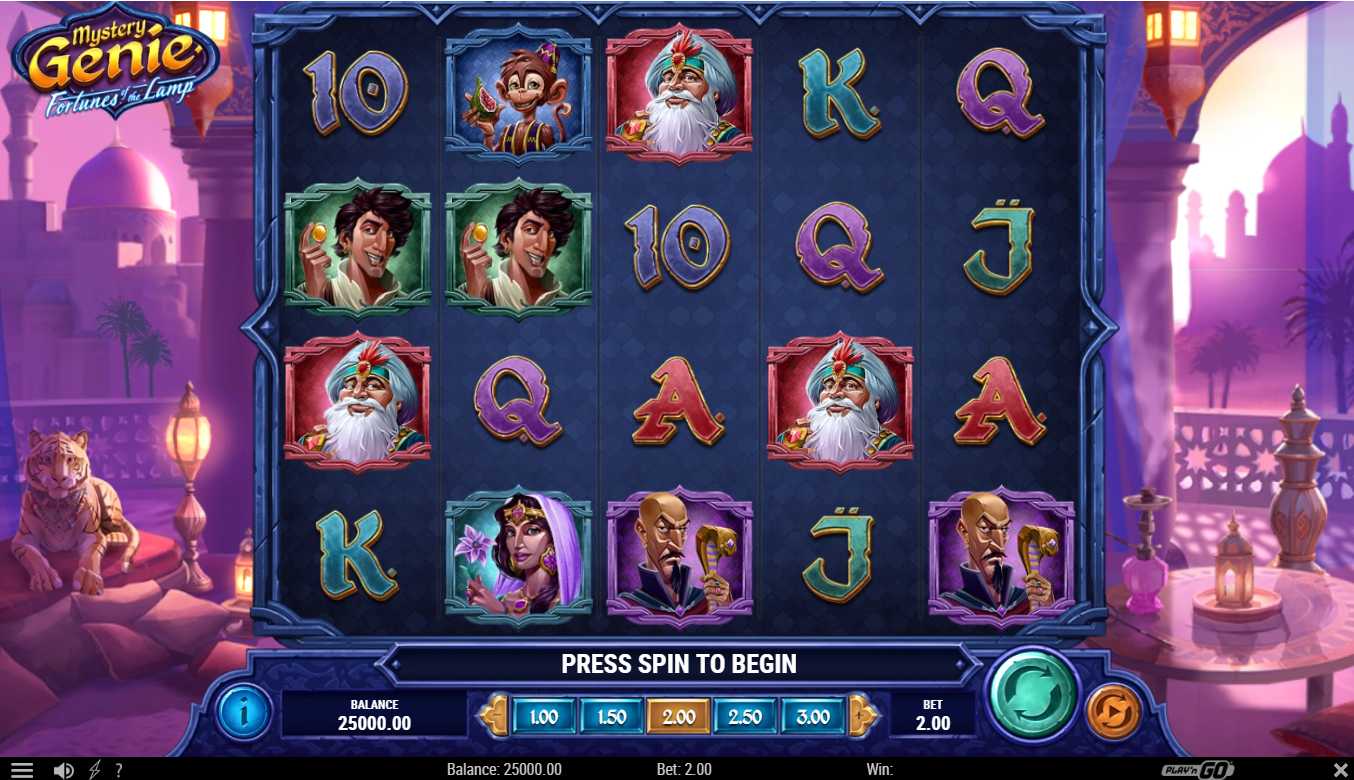Open the blue info paytable button
Image resolution: width=1354 pixels, height=780 pixels.
click(244, 712)
